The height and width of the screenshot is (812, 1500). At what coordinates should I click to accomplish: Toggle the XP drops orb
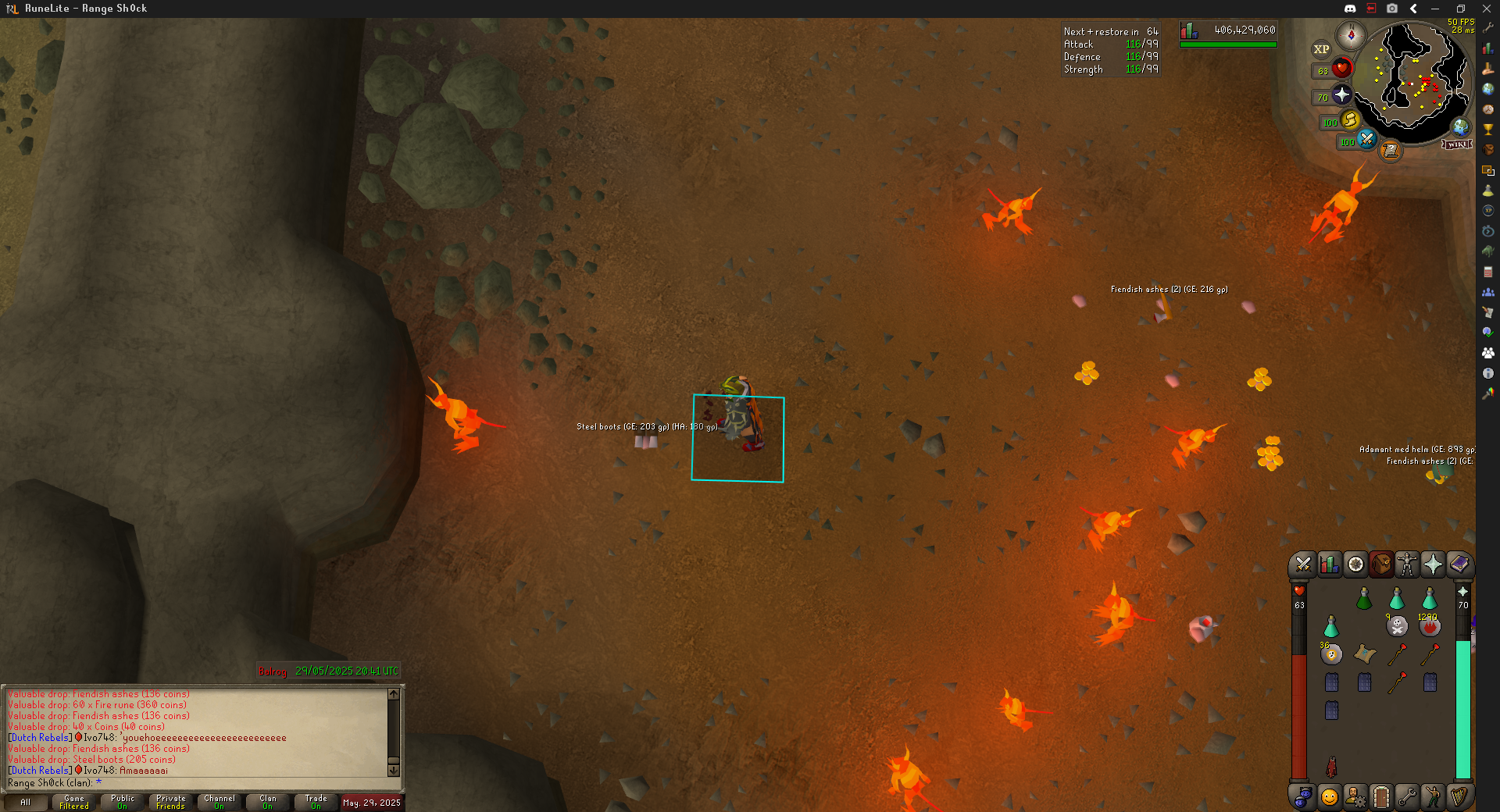[1321, 49]
